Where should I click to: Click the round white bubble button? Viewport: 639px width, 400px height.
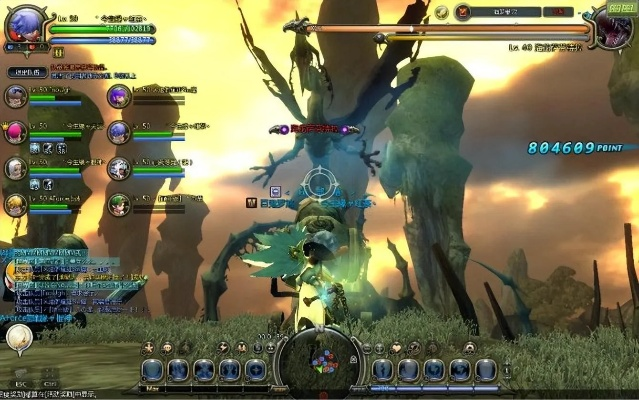18,339
